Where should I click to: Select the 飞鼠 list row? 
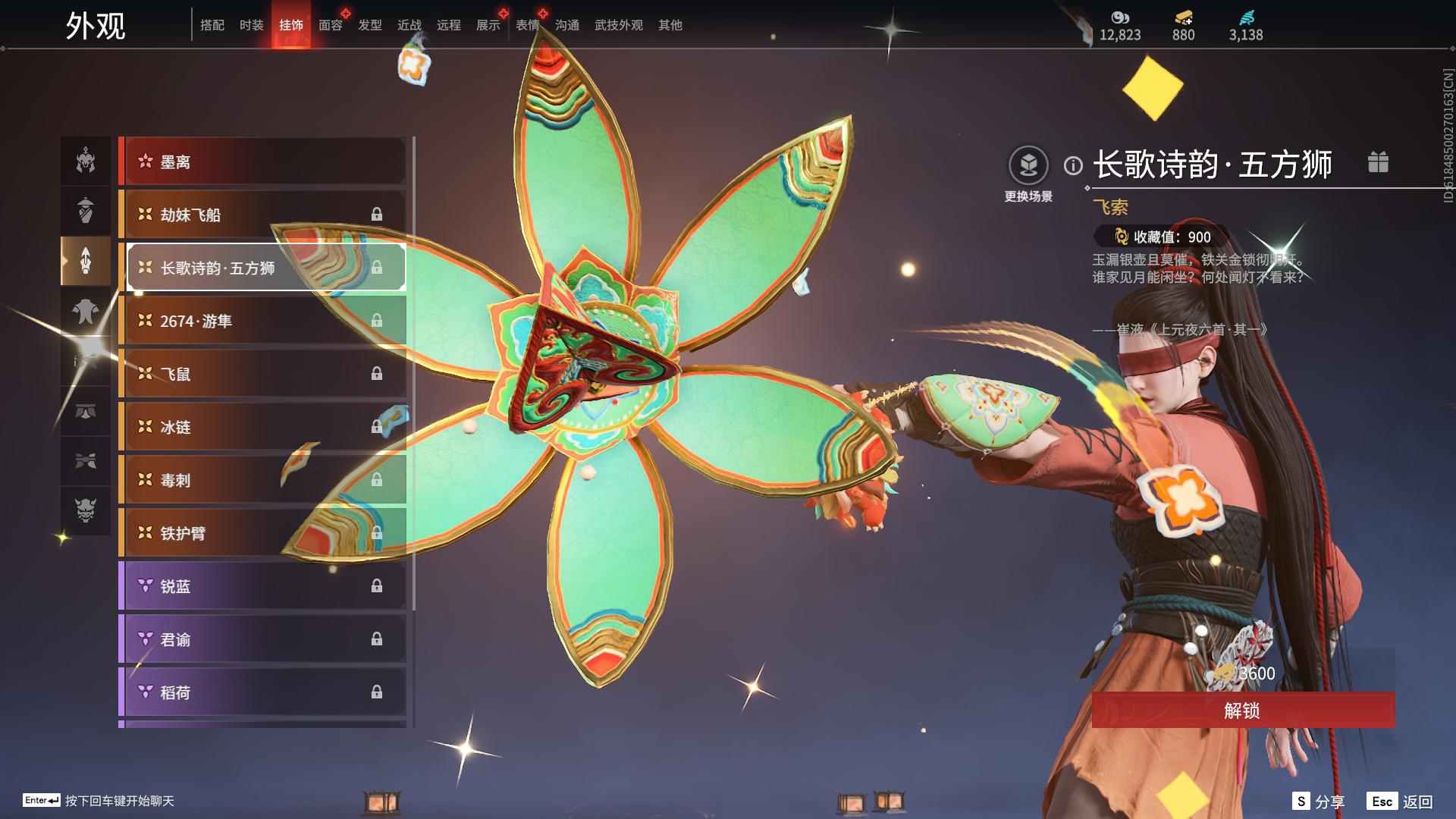click(262, 374)
